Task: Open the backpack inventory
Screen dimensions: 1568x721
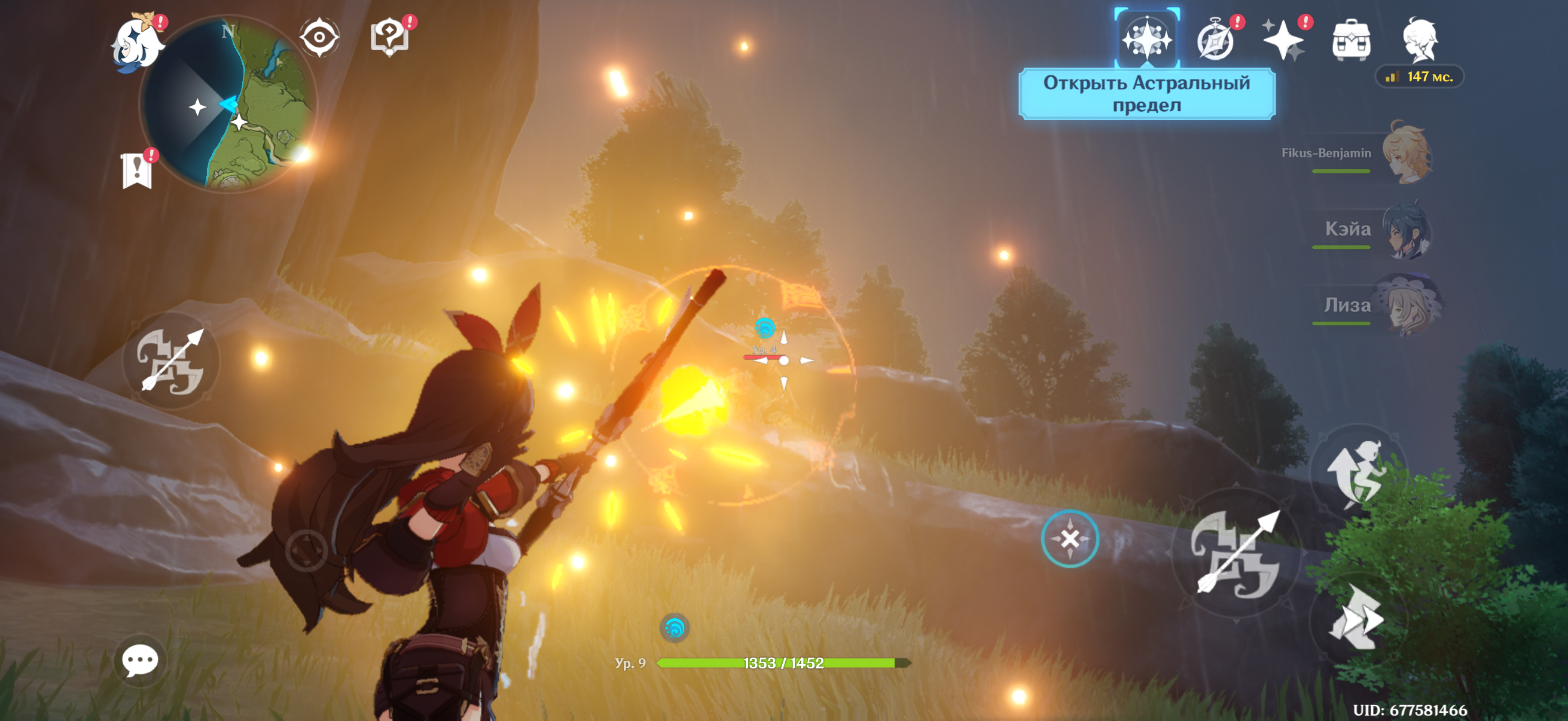Action: pos(1352,40)
